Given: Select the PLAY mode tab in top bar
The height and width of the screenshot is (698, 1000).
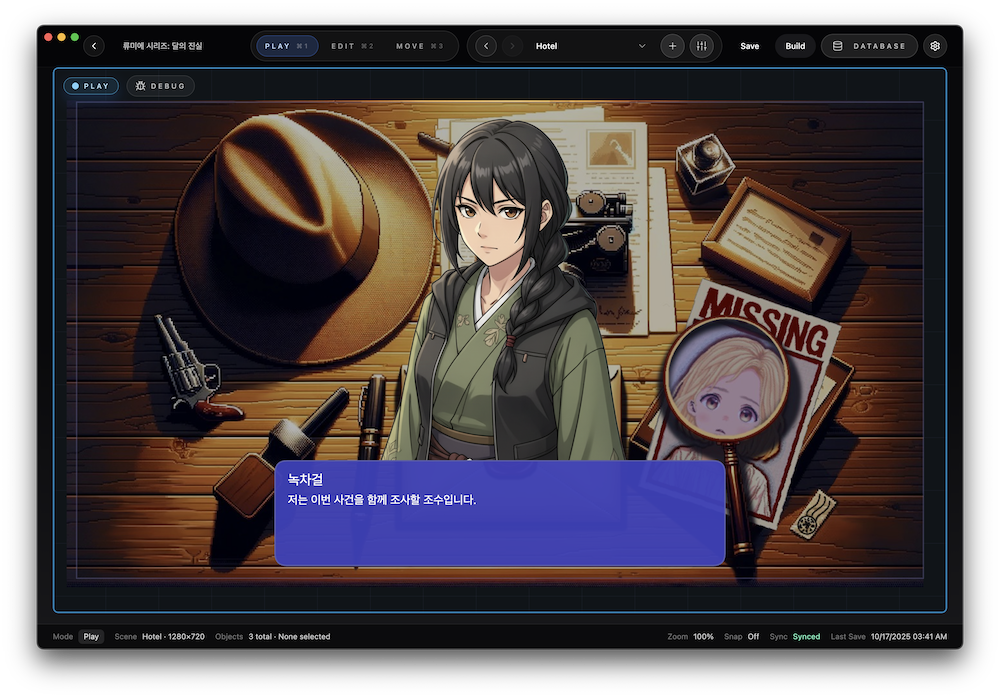Looking at the screenshot, I should click(x=287, y=46).
